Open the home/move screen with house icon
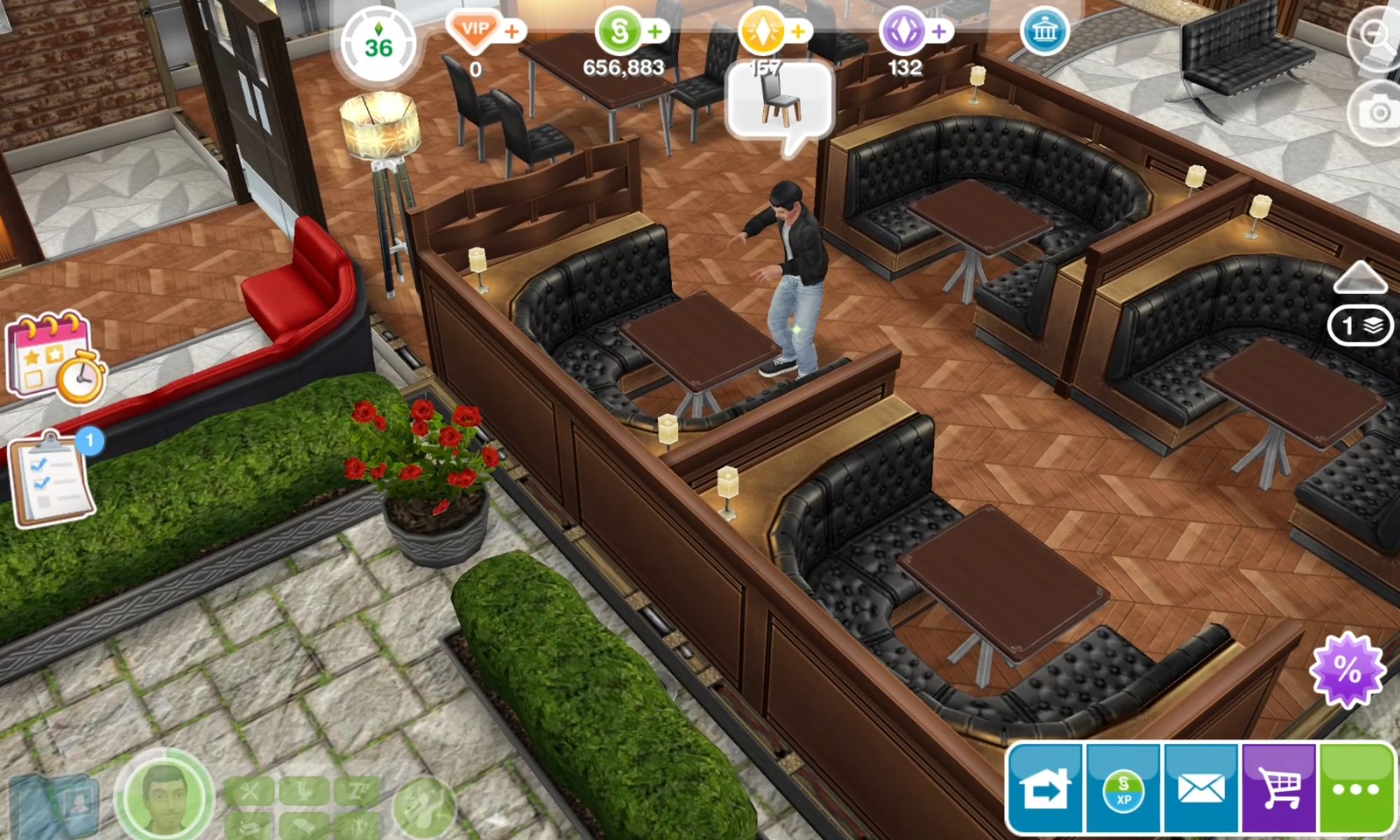This screenshot has height=840, width=1400. point(1045,790)
